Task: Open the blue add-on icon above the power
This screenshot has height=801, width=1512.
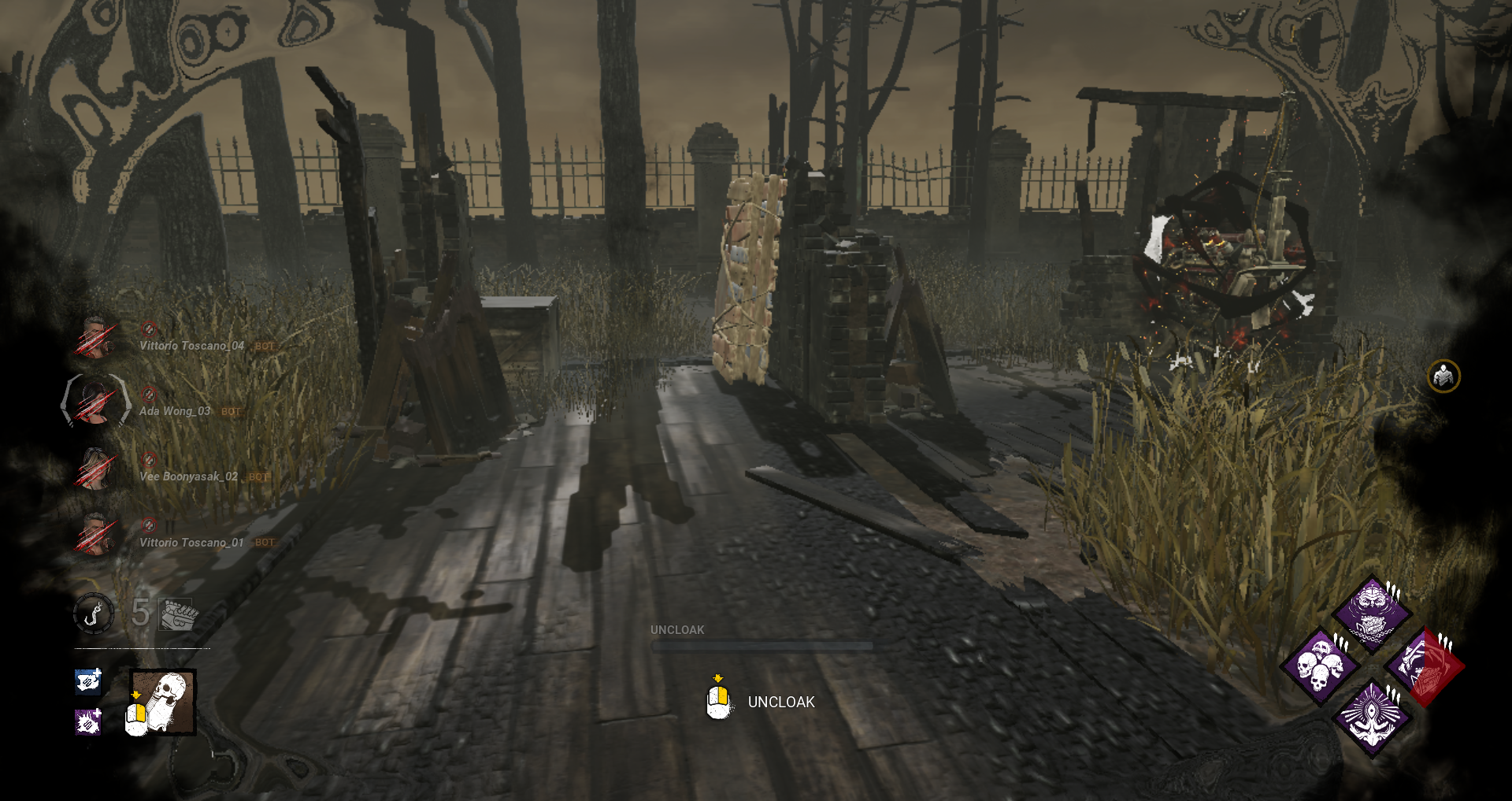Action: pos(88,682)
